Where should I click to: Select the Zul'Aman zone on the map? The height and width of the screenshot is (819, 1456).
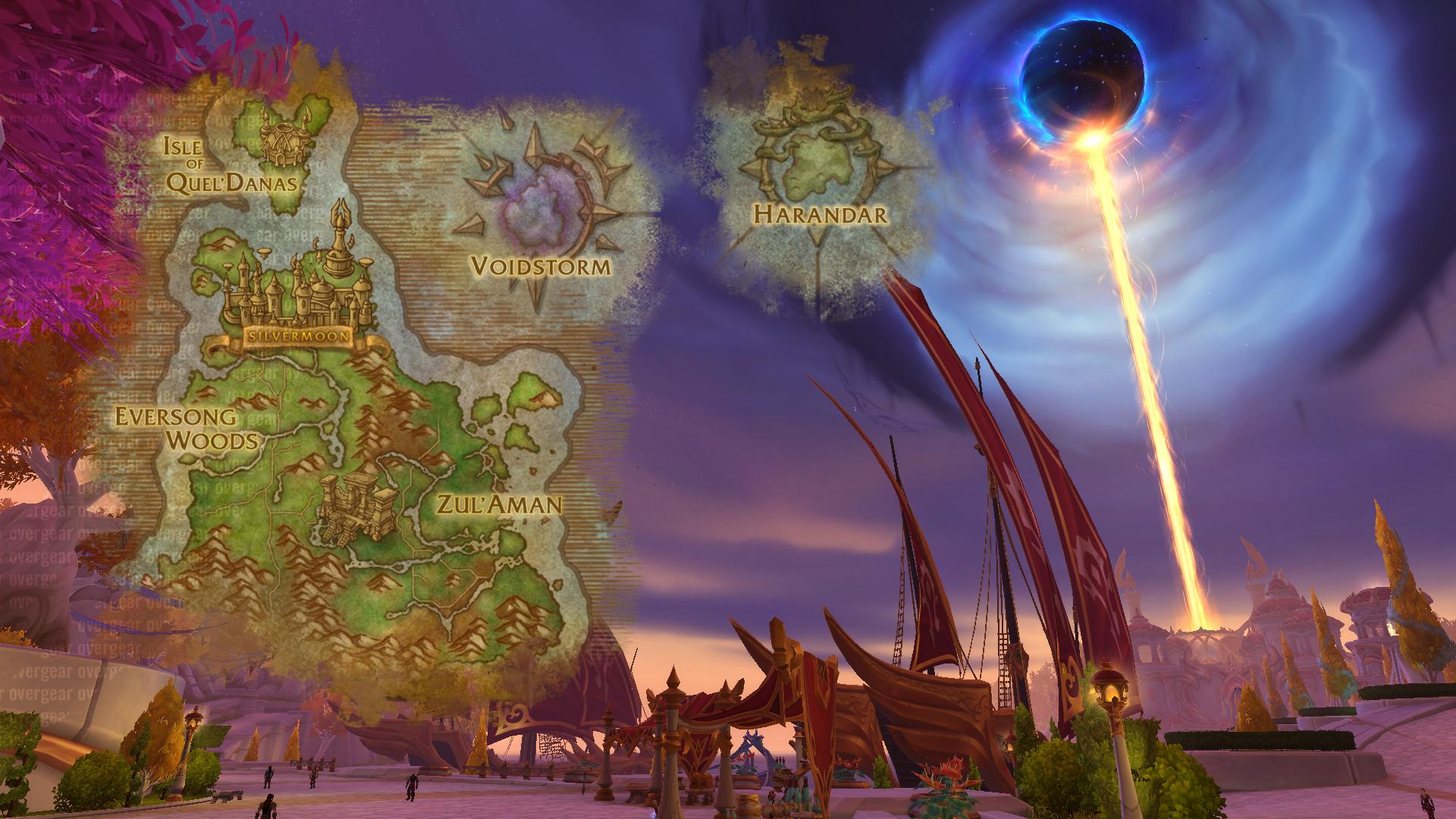tap(498, 504)
